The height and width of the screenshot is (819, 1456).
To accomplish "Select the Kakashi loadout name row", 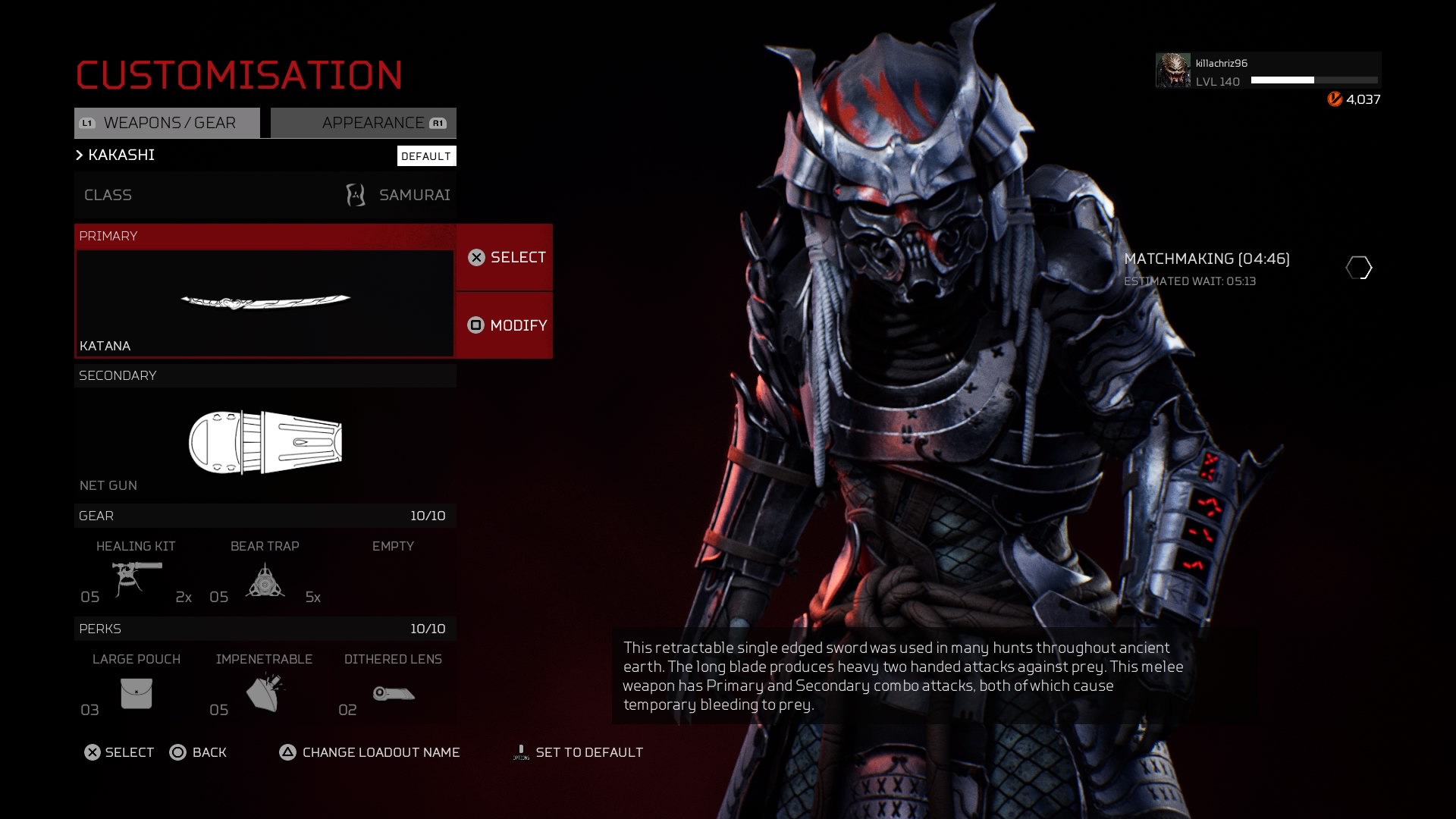I will [x=227, y=155].
